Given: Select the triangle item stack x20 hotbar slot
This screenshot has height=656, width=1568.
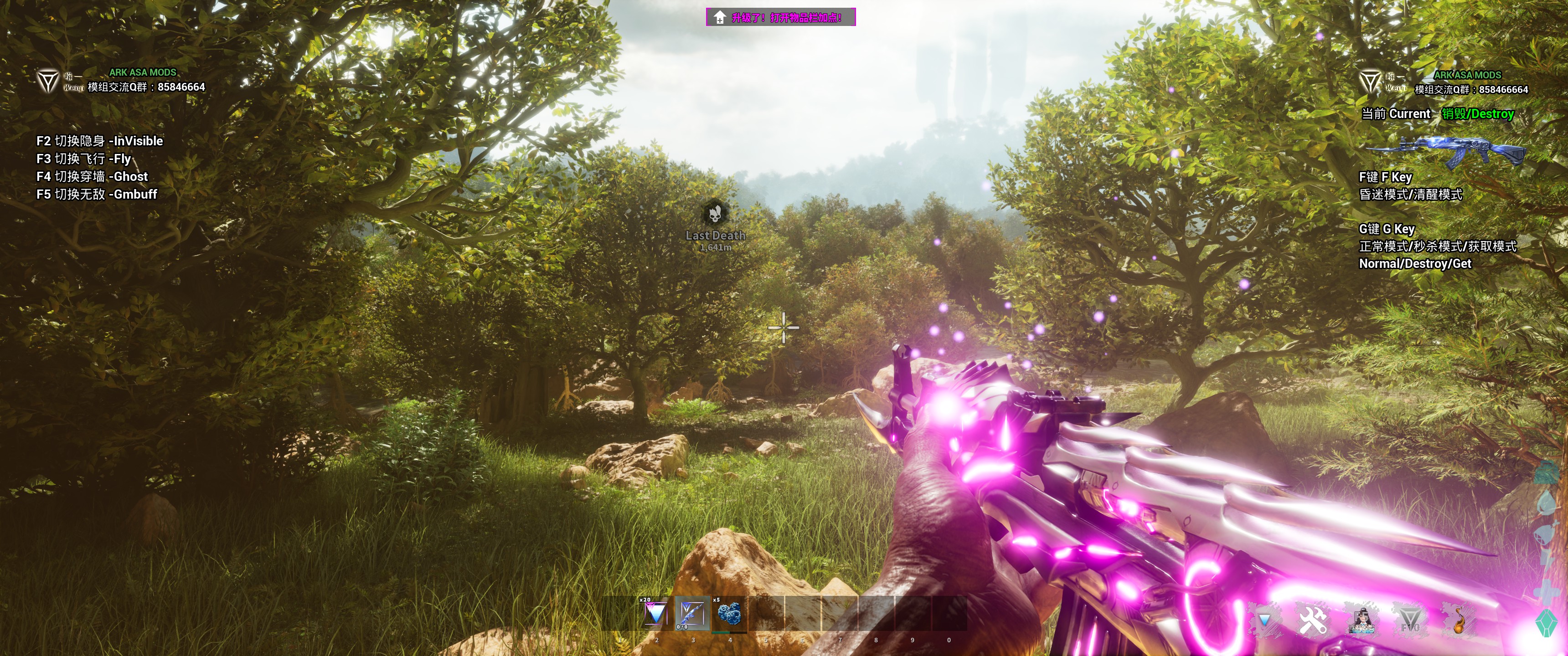Looking at the screenshot, I should 655,613.
